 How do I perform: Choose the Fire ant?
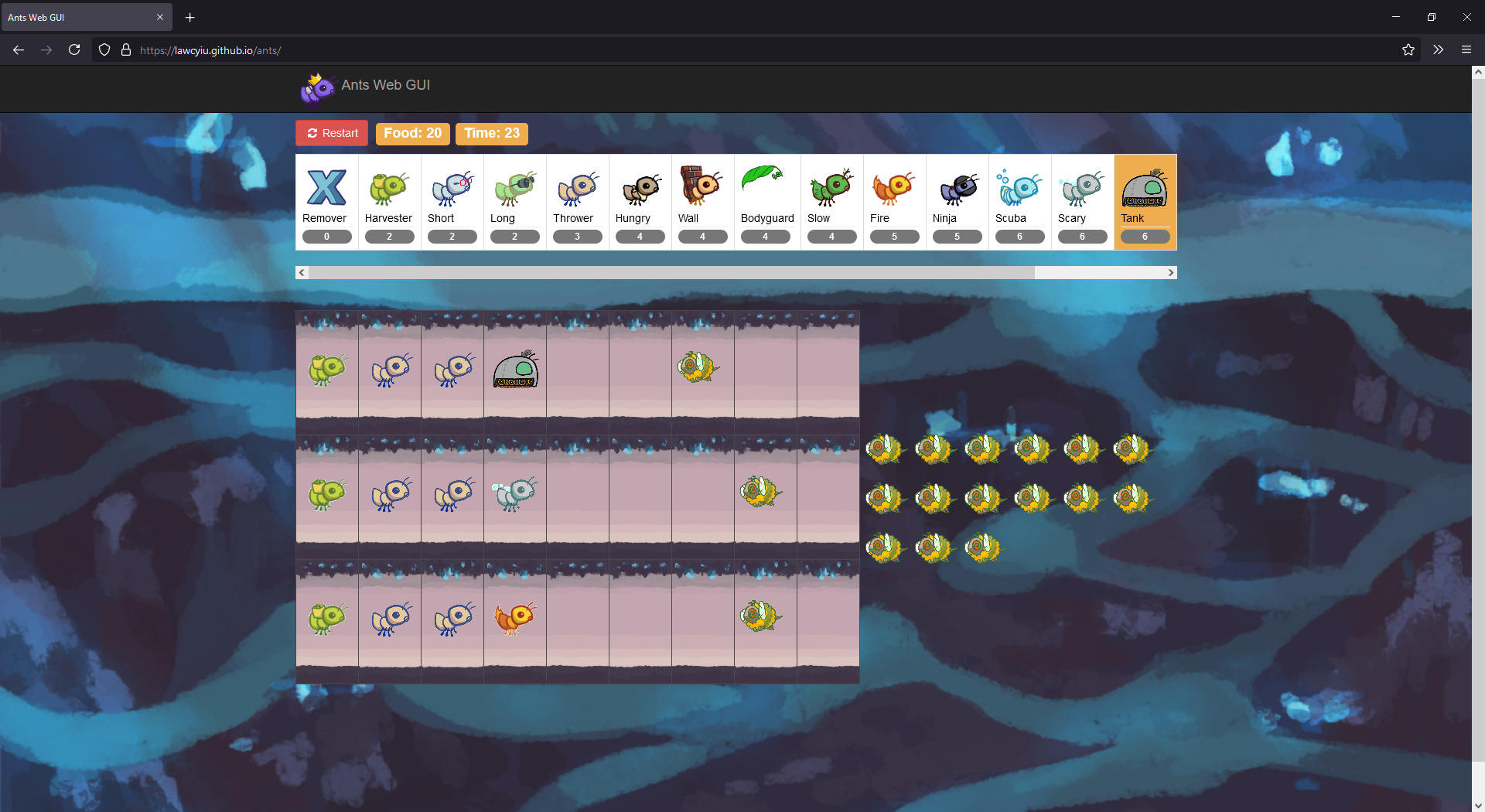[894, 202]
